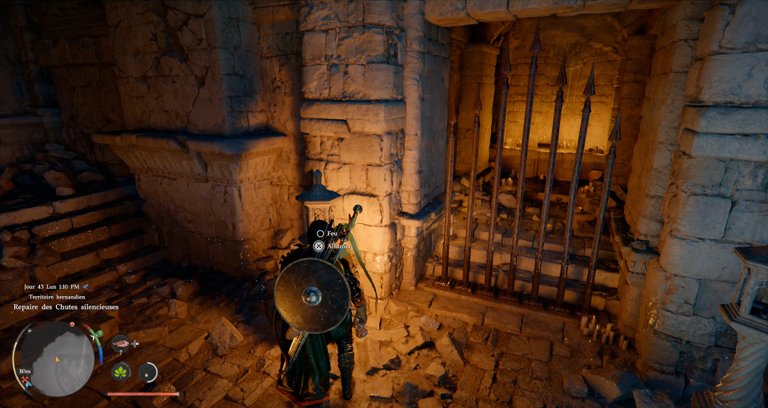Open the circular minimap

pos(58,358)
